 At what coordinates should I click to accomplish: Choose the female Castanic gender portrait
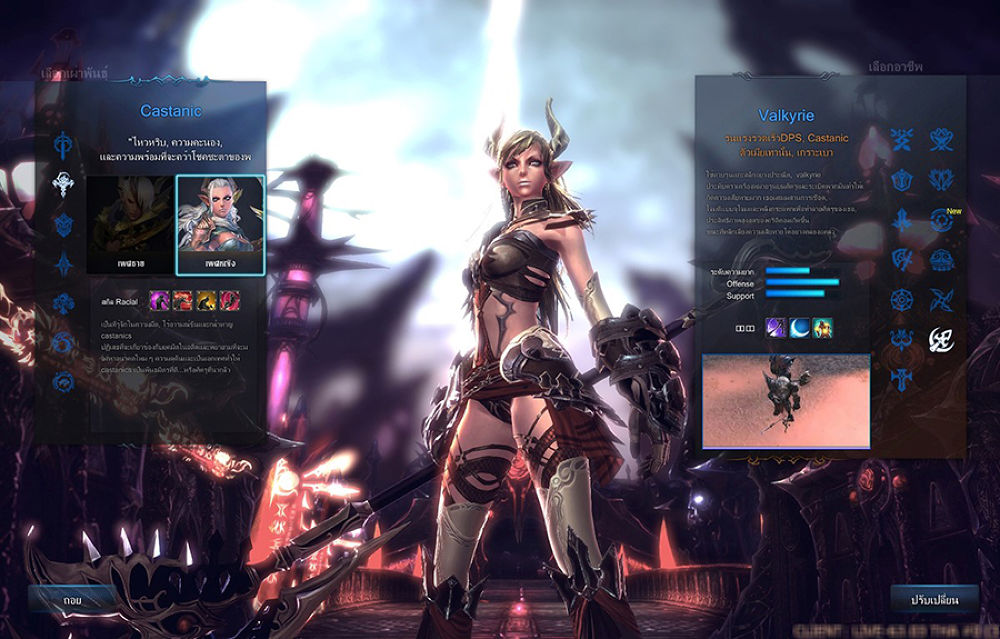(220, 225)
